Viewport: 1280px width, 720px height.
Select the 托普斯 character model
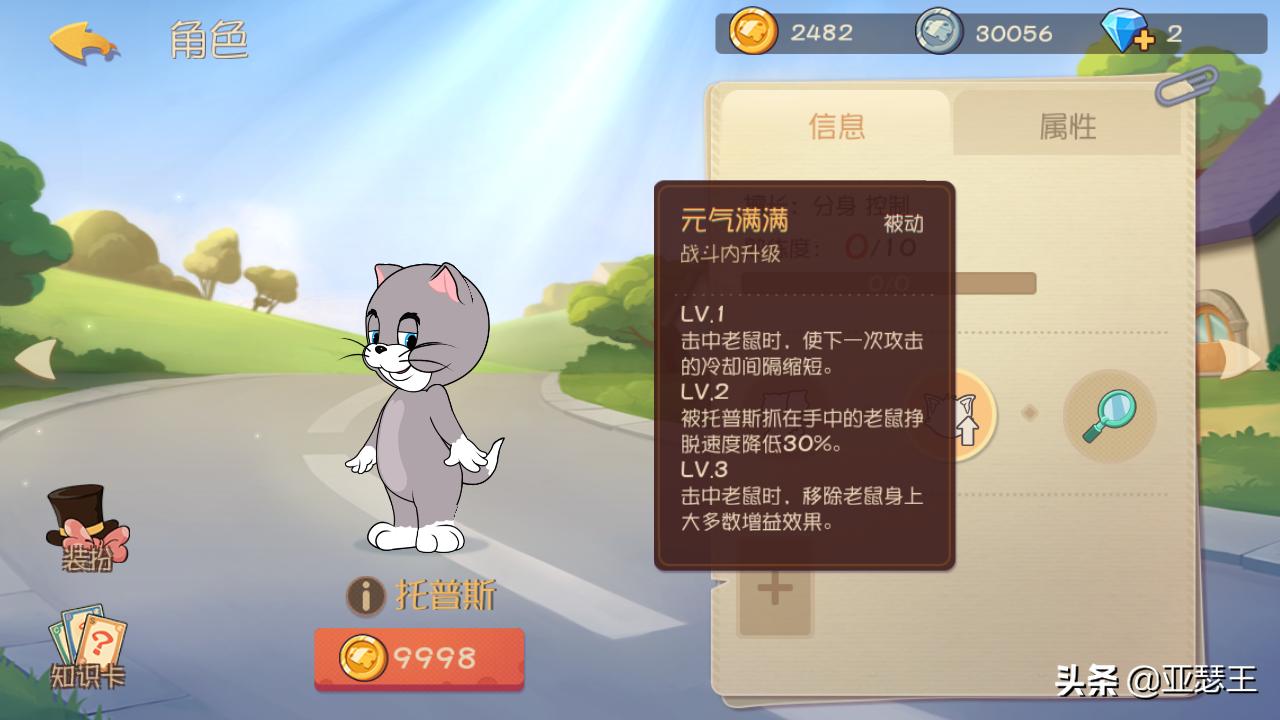click(x=420, y=420)
